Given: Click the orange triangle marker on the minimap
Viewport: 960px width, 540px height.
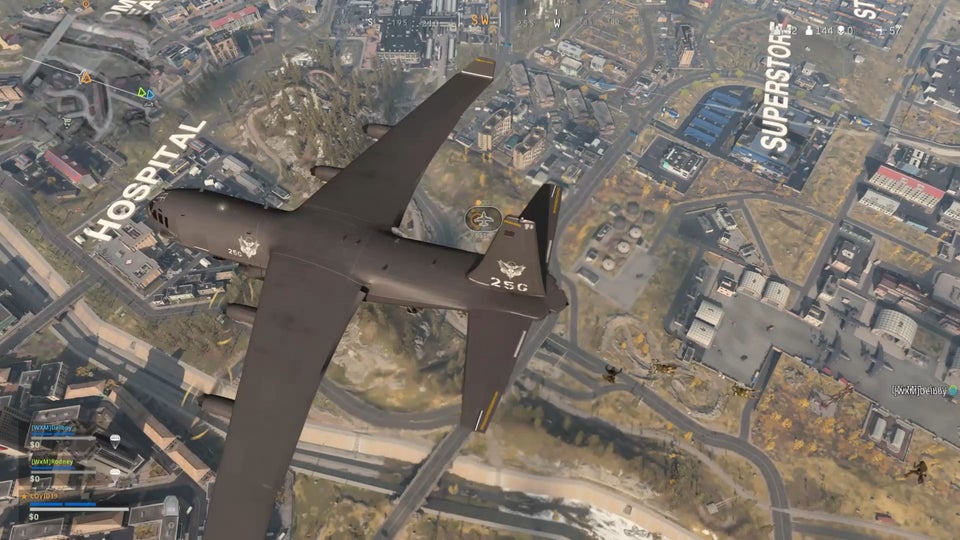Looking at the screenshot, I should (x=85, y=77).
